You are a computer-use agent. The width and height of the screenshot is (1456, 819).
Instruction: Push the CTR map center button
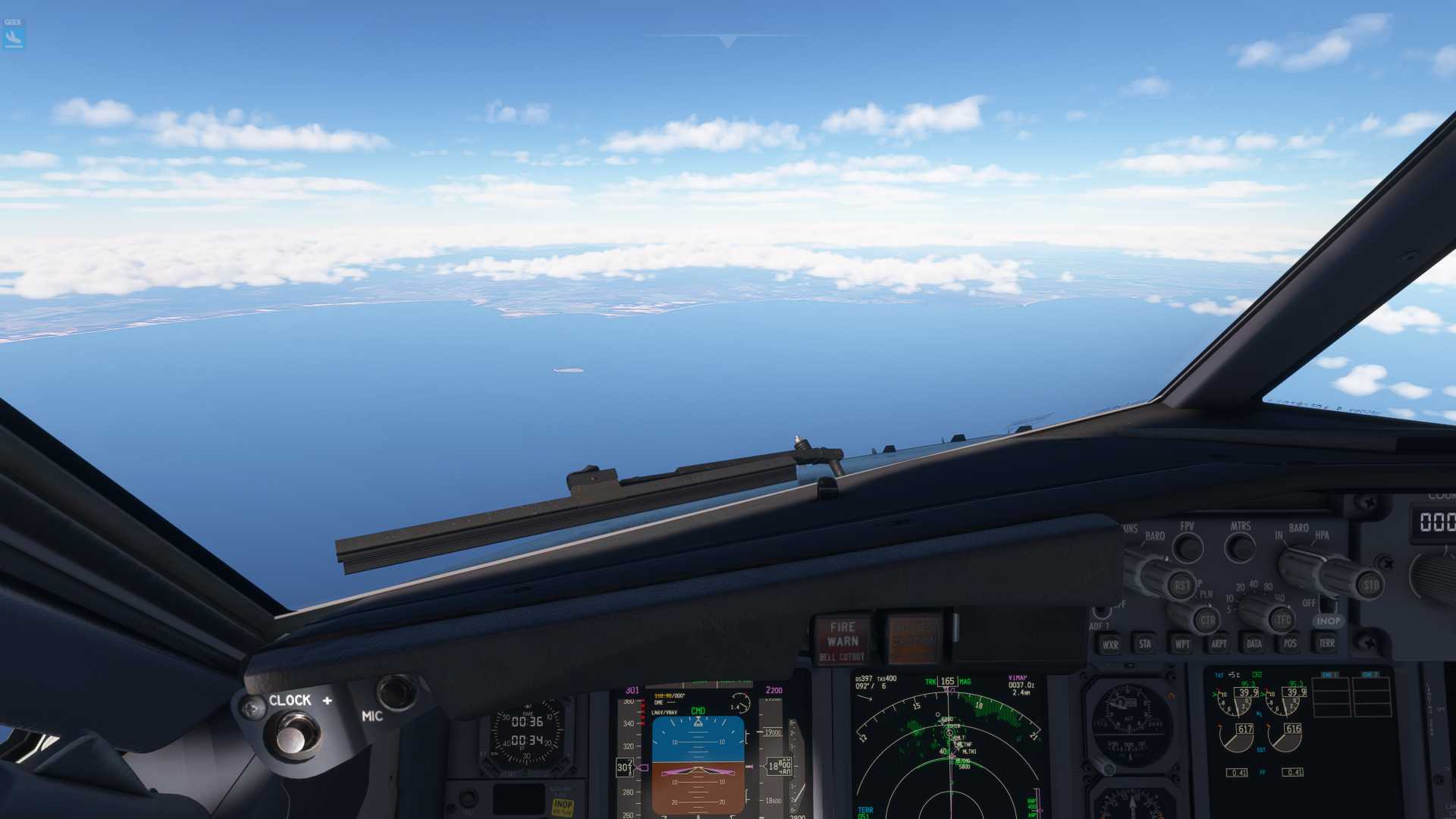click(1207, 620)
